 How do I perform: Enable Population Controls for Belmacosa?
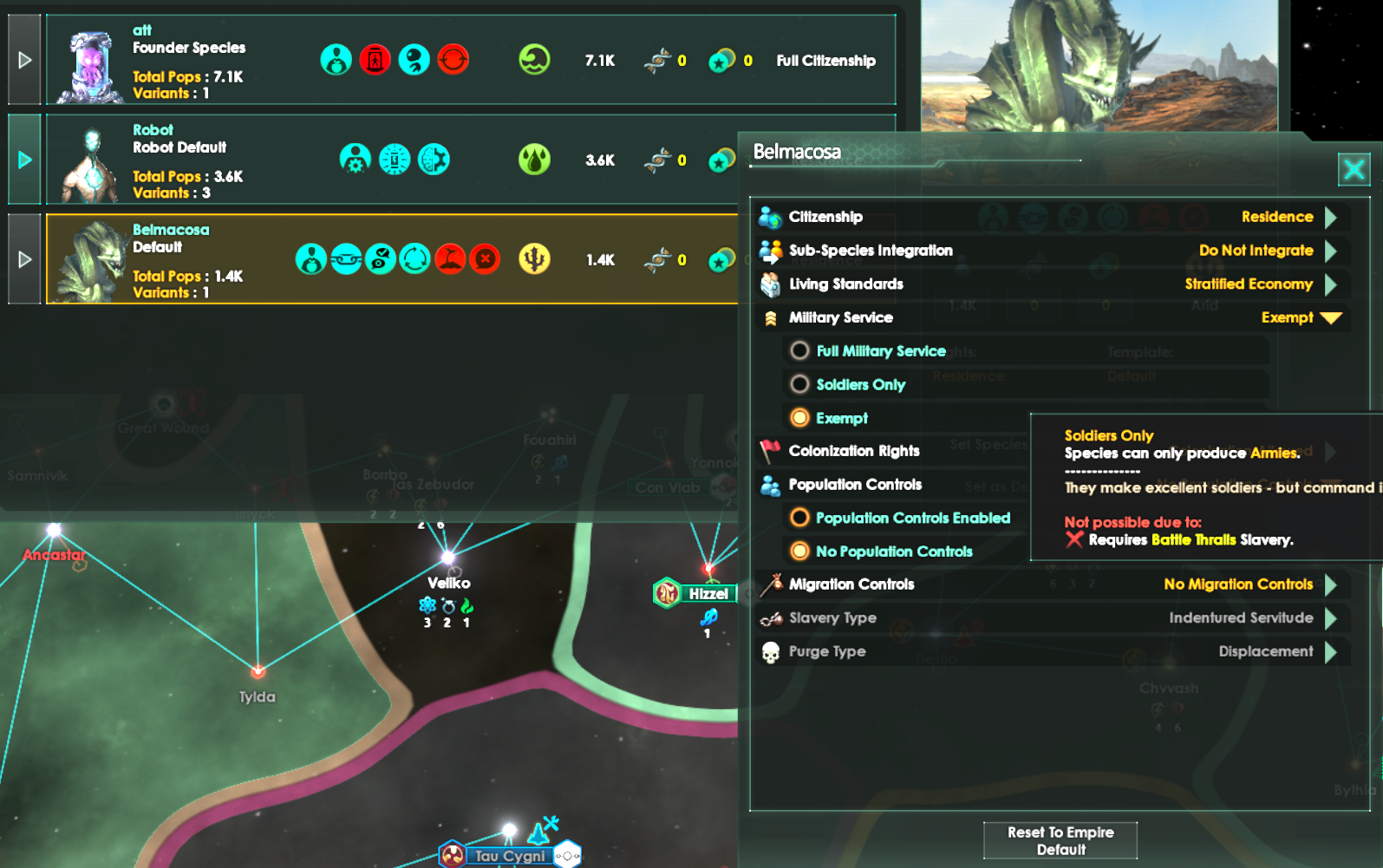[799, 517]
